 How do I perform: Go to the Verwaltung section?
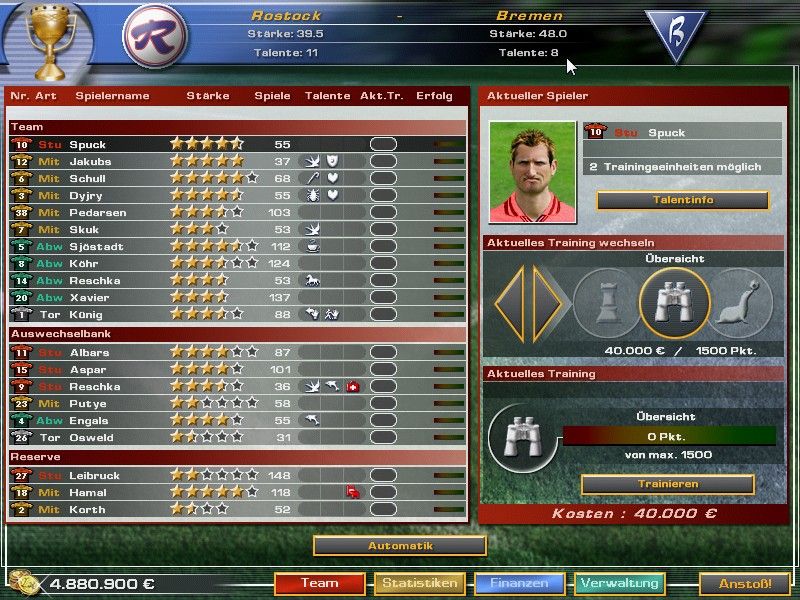coord(619,583)
